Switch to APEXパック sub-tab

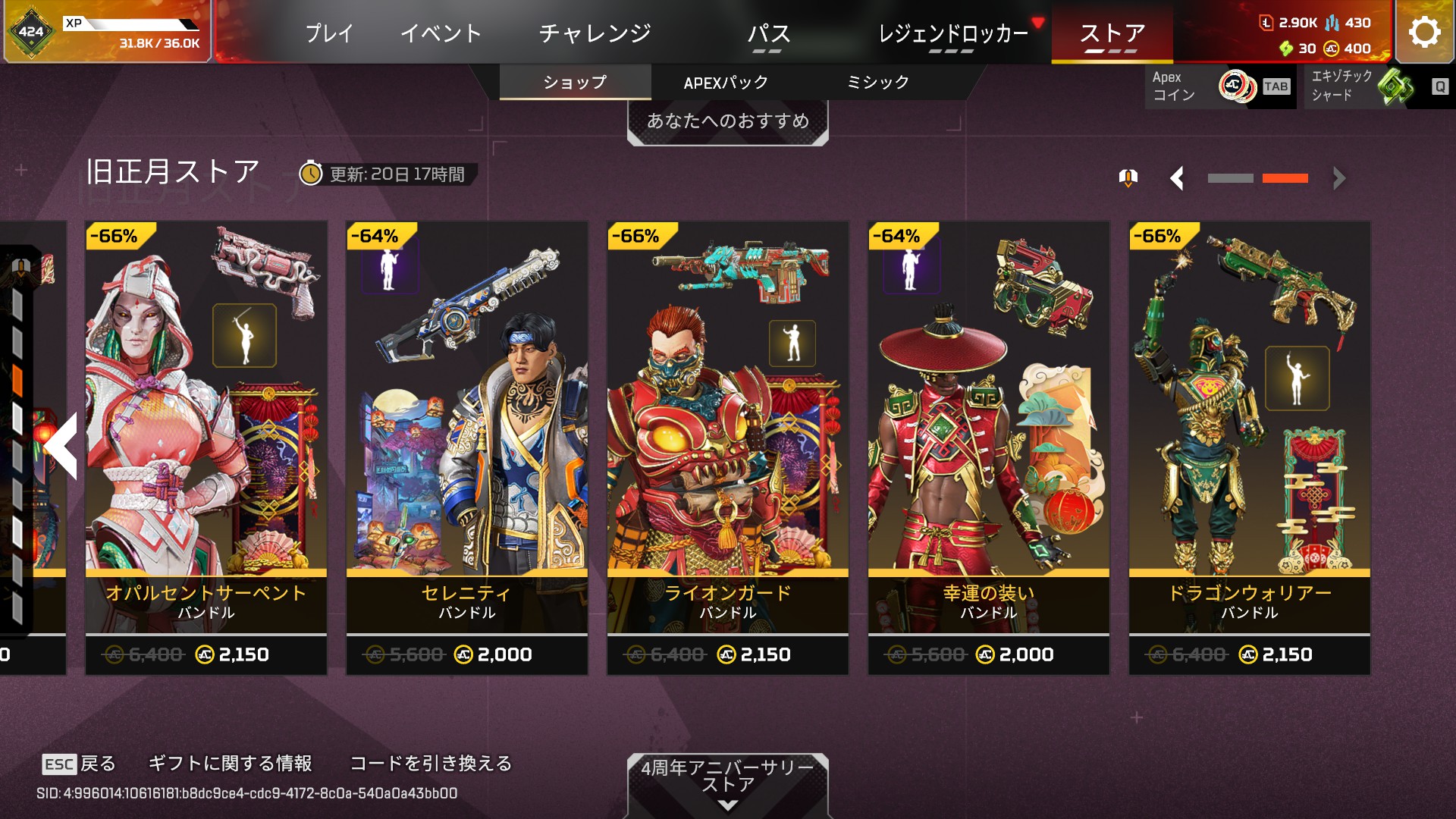[726, 83]
